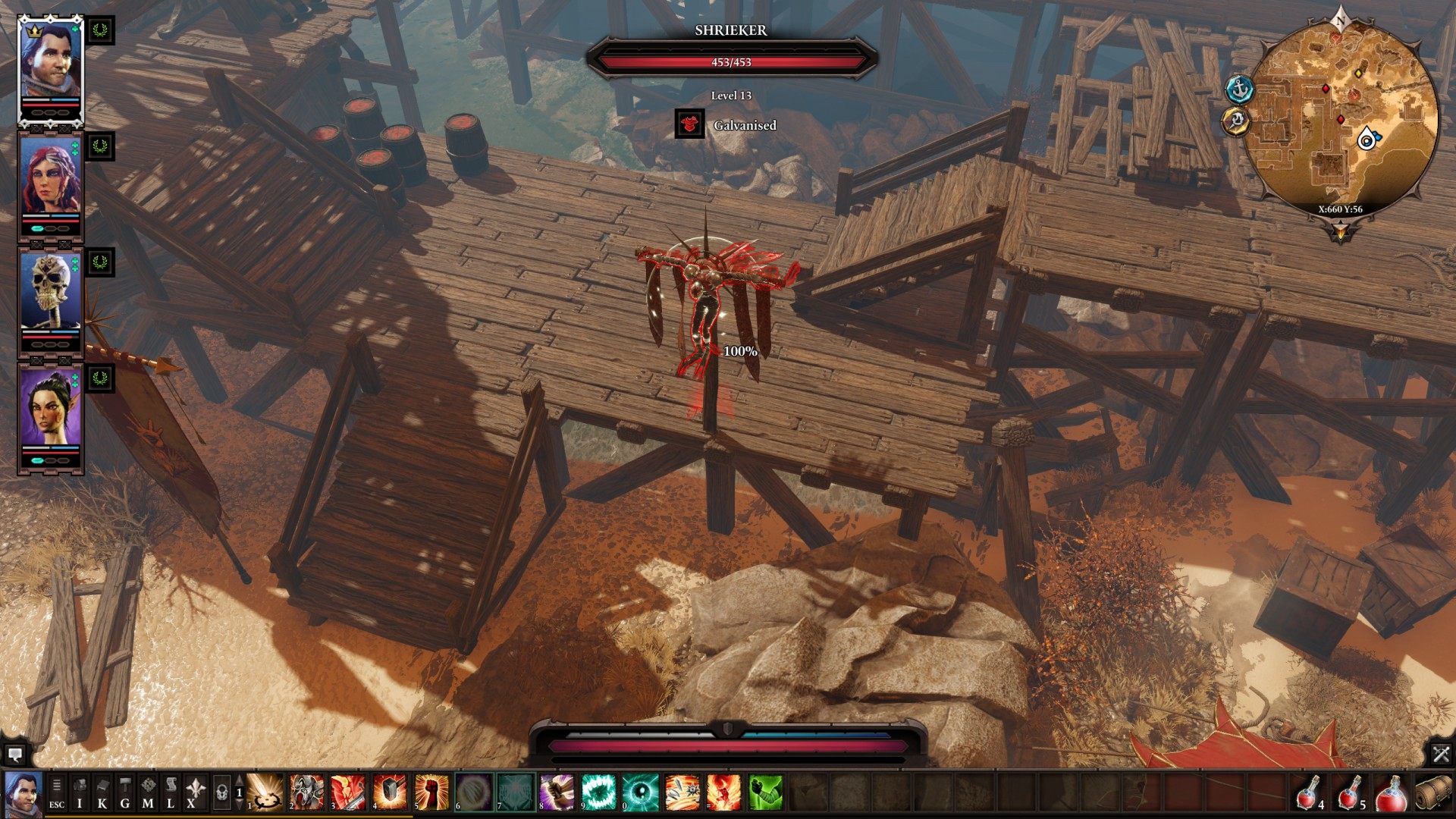The width and height of the screenshot is (1456, 819).
Task: Toggle combat mode with the crossed swords button
Action: pos(1441,754)
